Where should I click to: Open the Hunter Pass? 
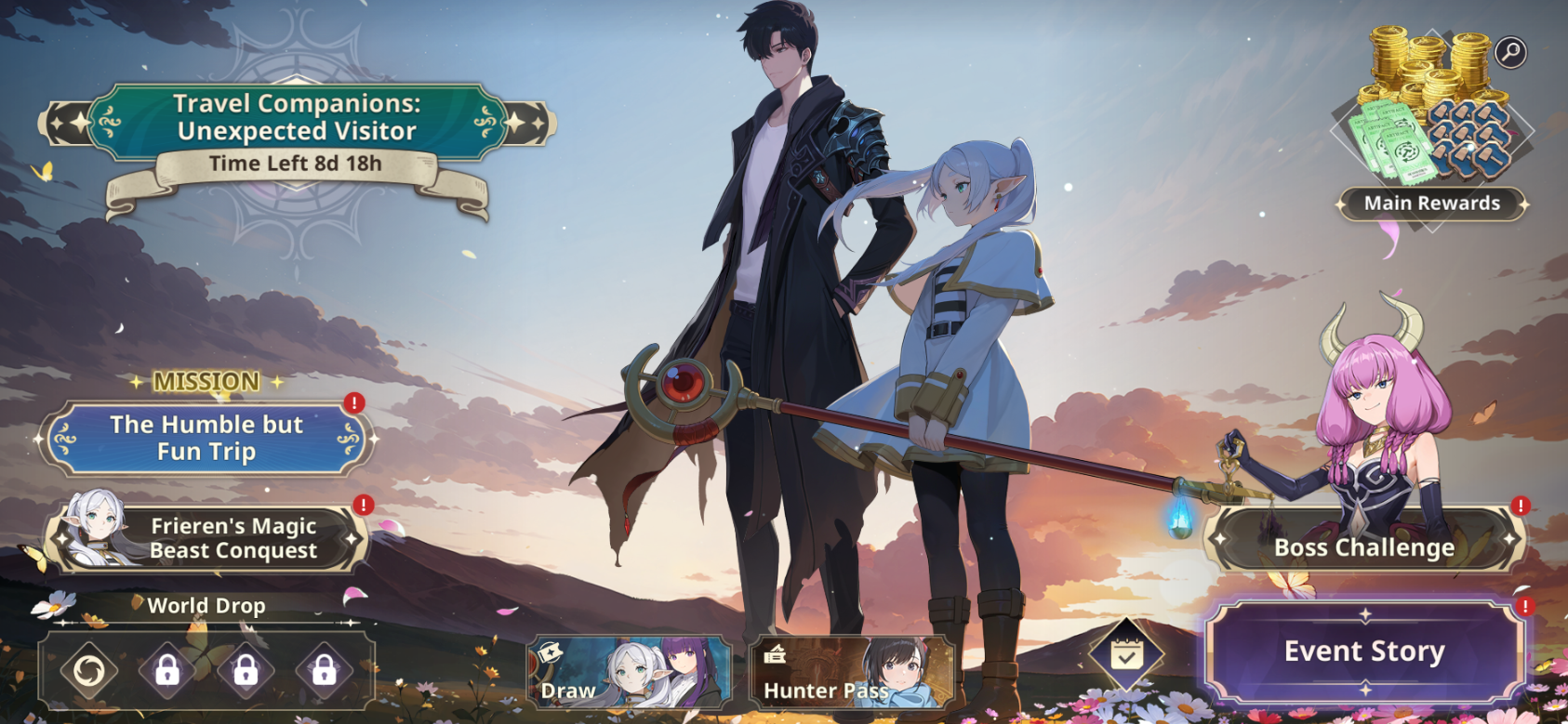[x=851, y=672]
